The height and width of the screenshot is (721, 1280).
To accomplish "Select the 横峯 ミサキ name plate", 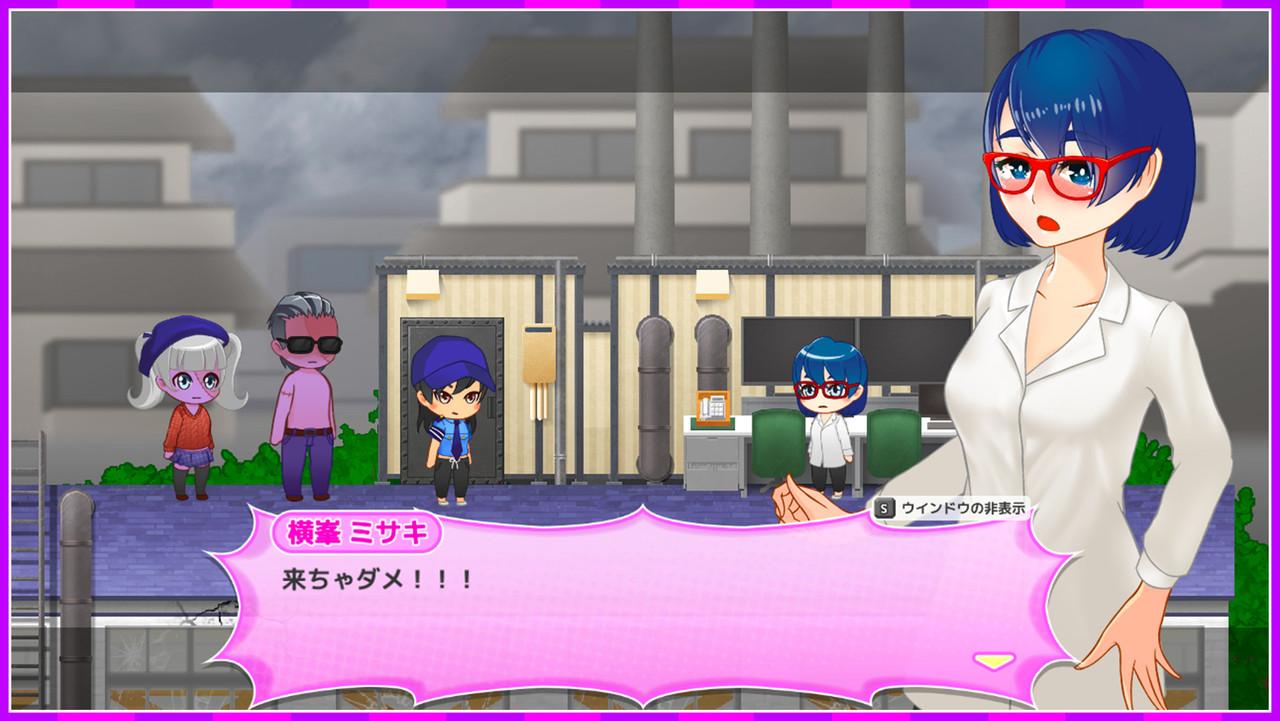I will (x=357, y=533).
